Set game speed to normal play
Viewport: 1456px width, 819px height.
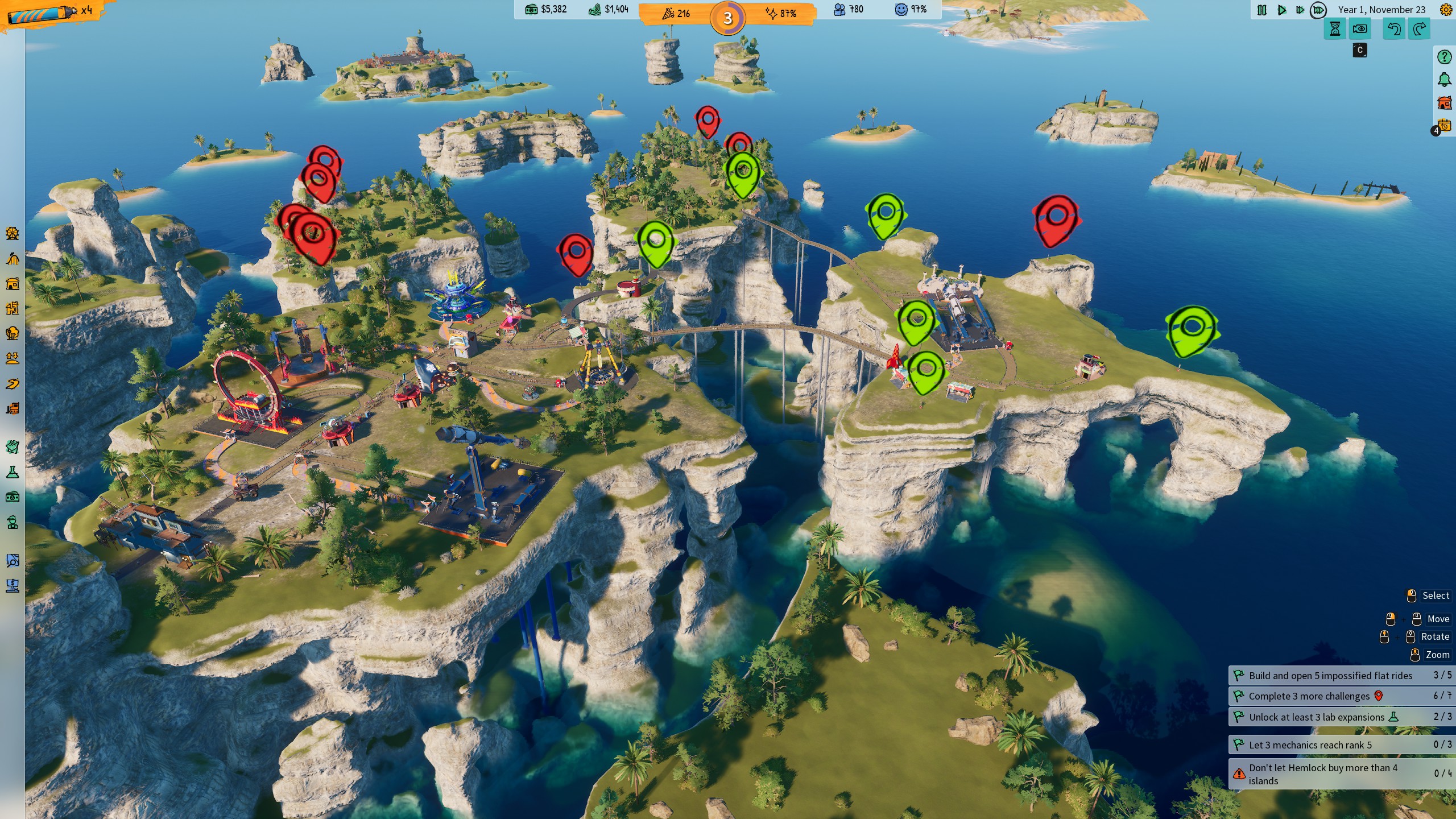pyautogui.click(x=1281, y=10)
